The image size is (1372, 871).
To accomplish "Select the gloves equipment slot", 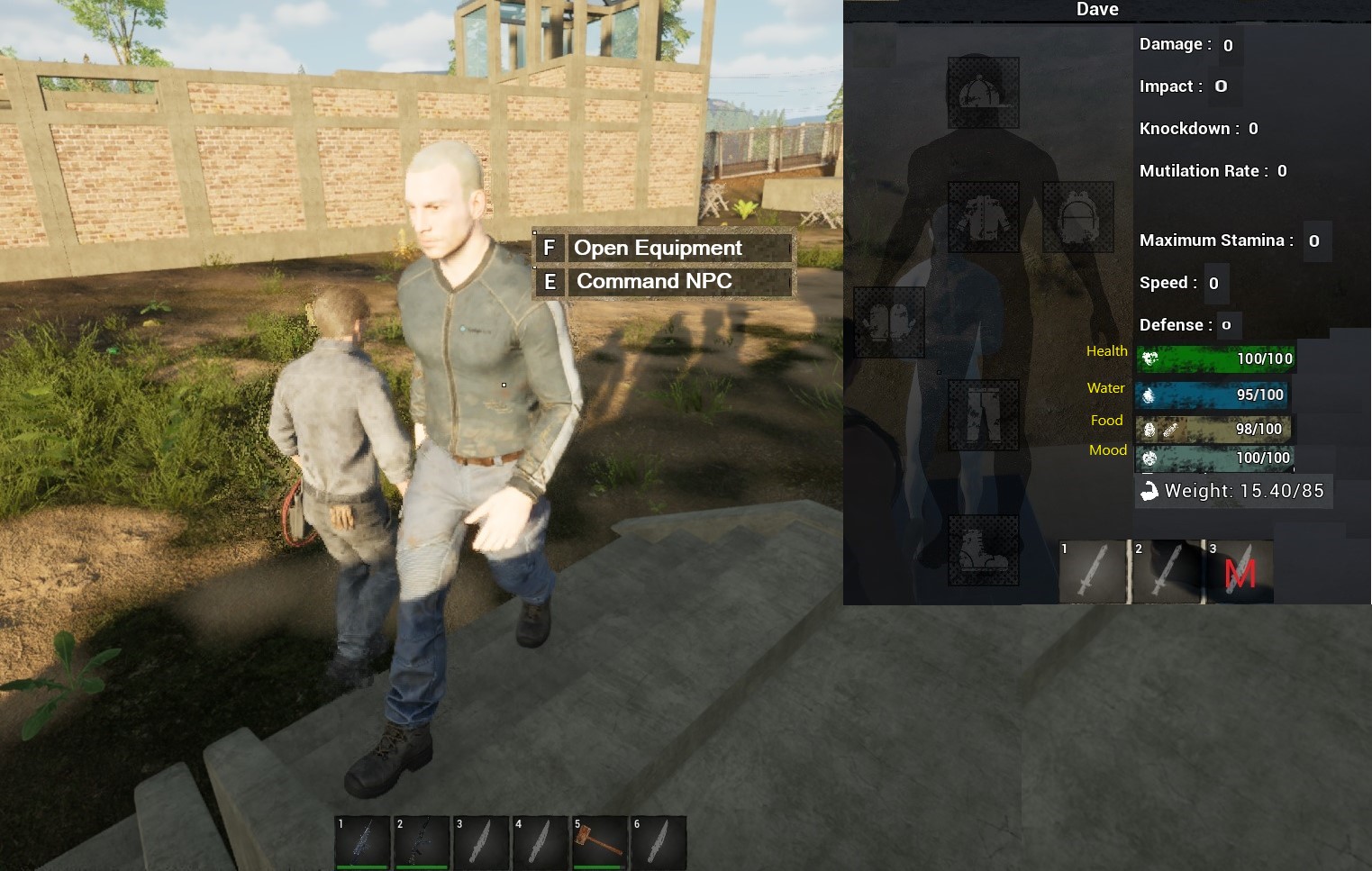I will click(888, 322).
